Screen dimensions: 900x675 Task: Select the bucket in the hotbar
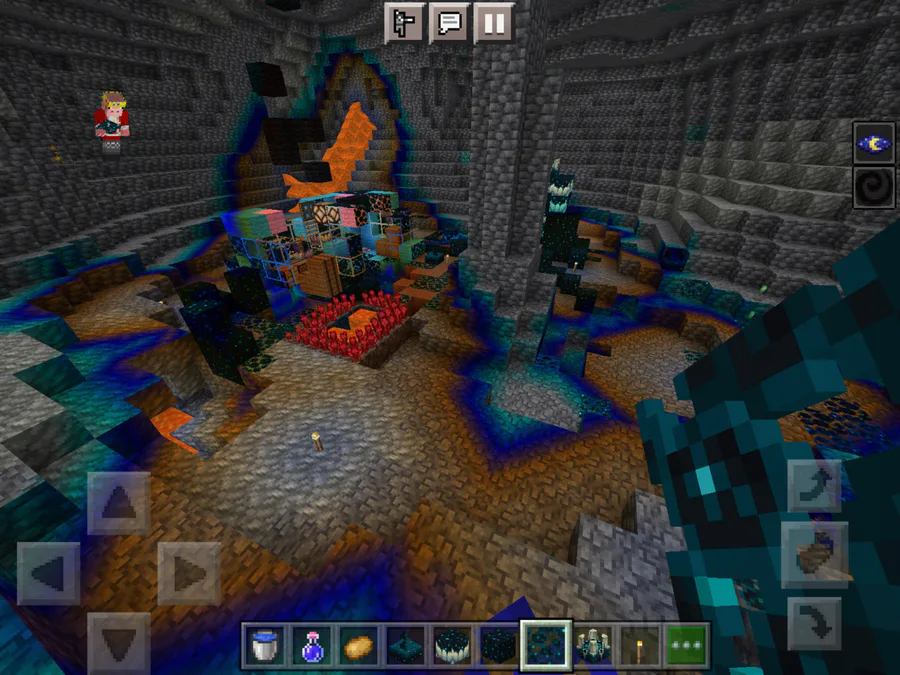coord(264,646)
